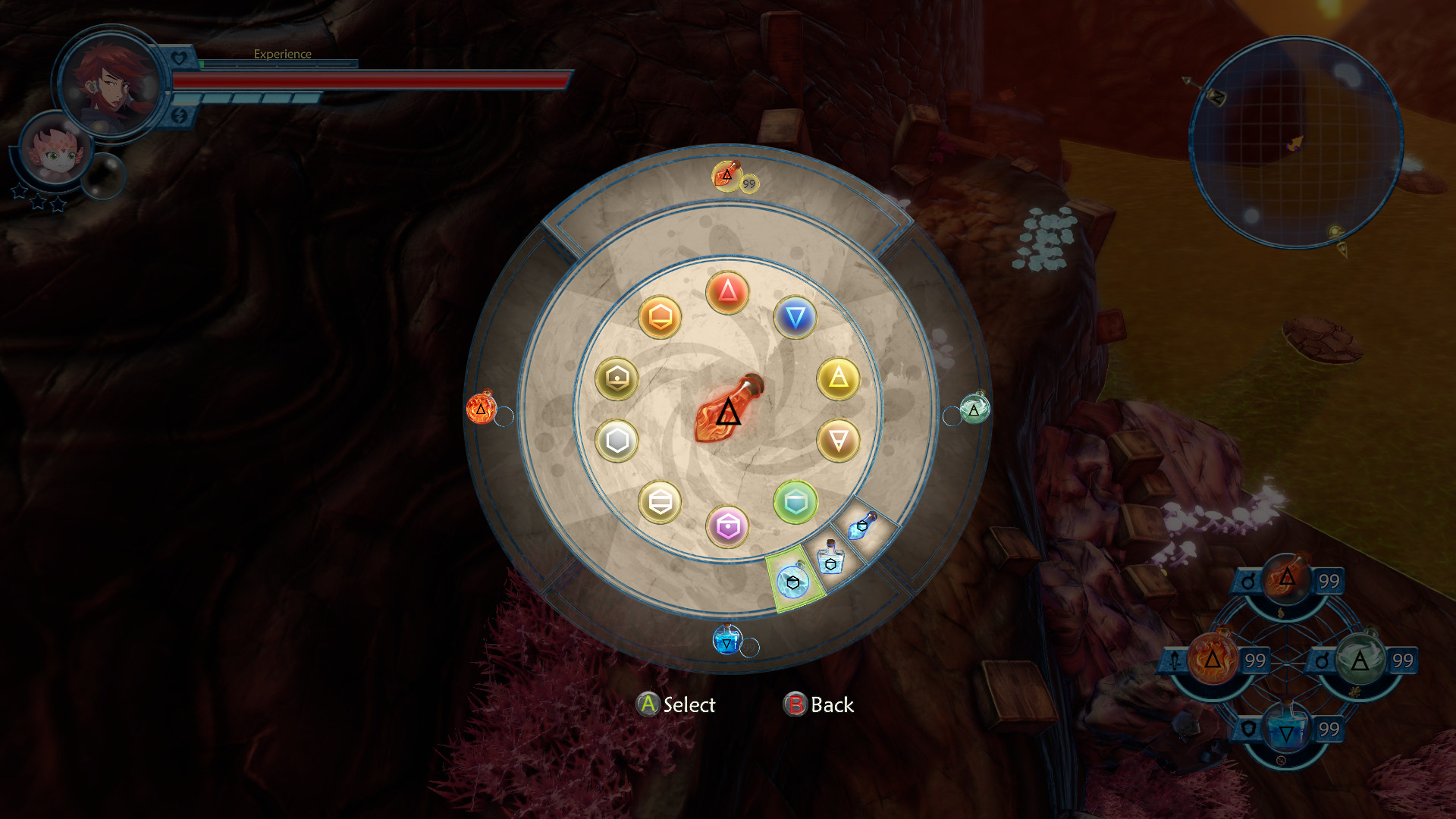
Task: Select the olive hexagon with dot
Action: point(617,378)
